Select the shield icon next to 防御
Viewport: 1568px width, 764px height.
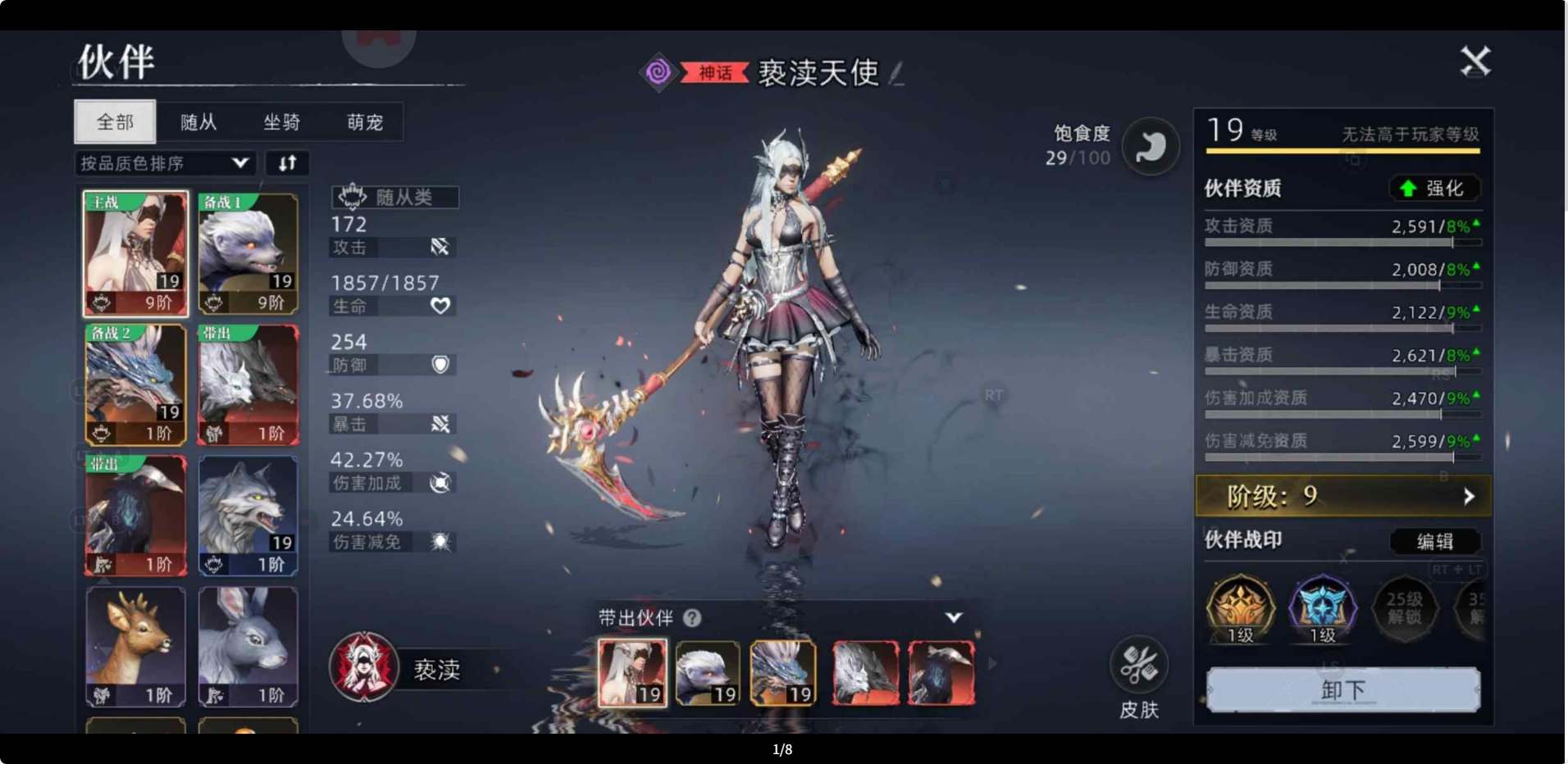pyautogui.click(x=440, y=365)
